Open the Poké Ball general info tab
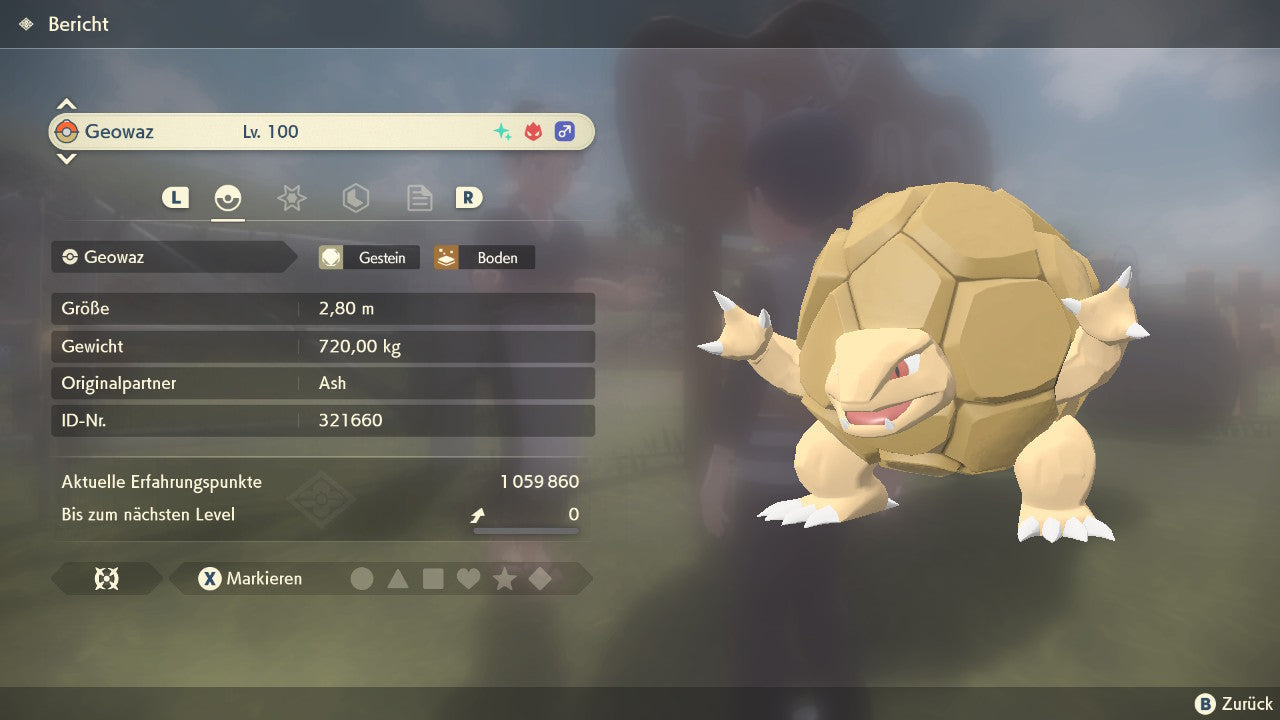Screen dimensions: 1280x720 tap(228, 198)
